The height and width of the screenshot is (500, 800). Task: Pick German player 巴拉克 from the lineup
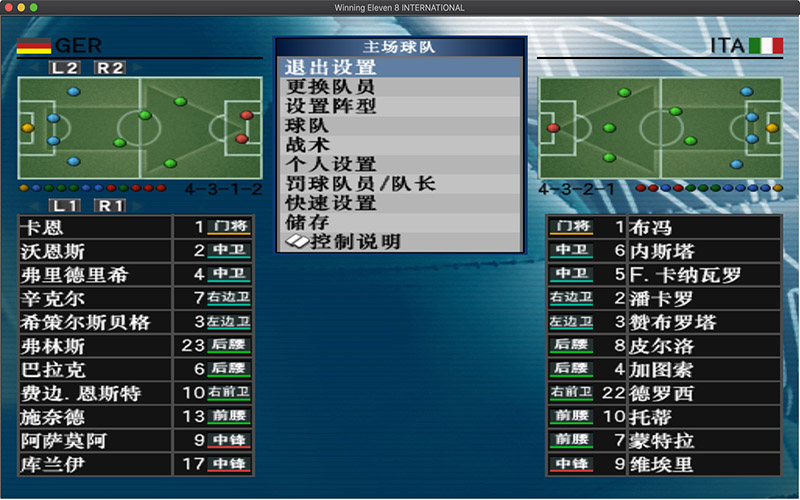(x=135, y=369)
